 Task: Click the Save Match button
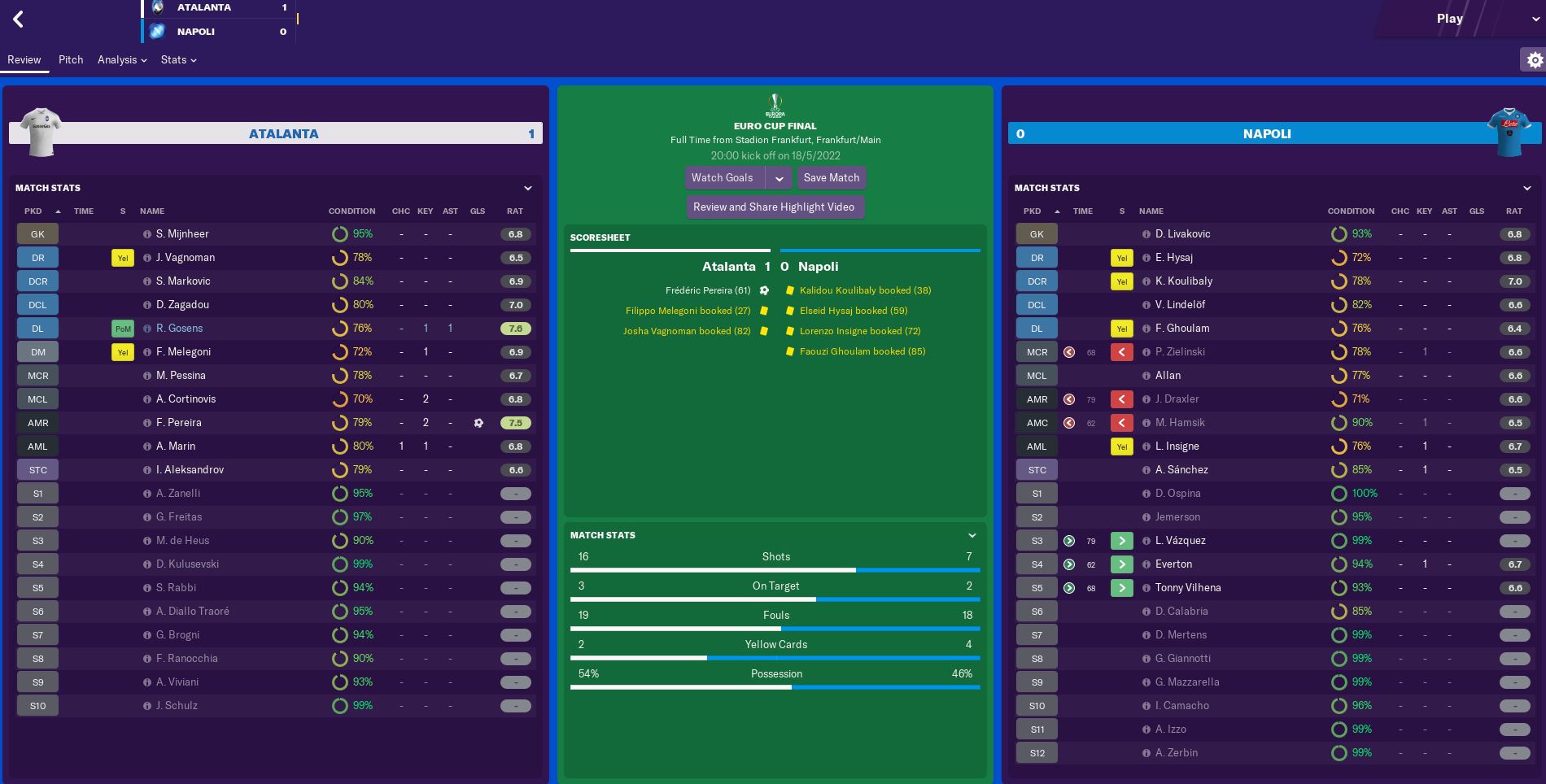click(831, 177)
